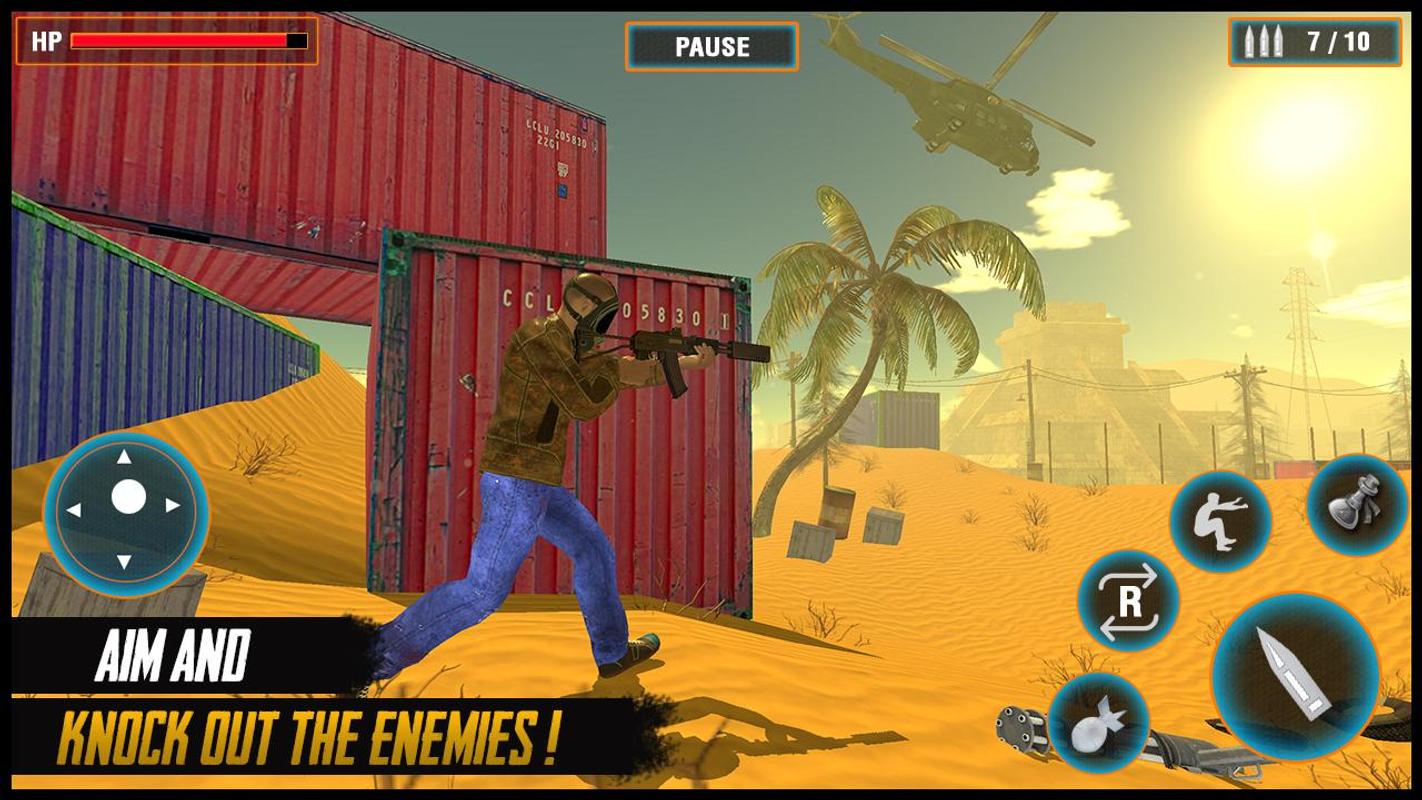Activate the reload R button
The image size is (1422, 800).
pyautogui.click(x=1129, y=602)
